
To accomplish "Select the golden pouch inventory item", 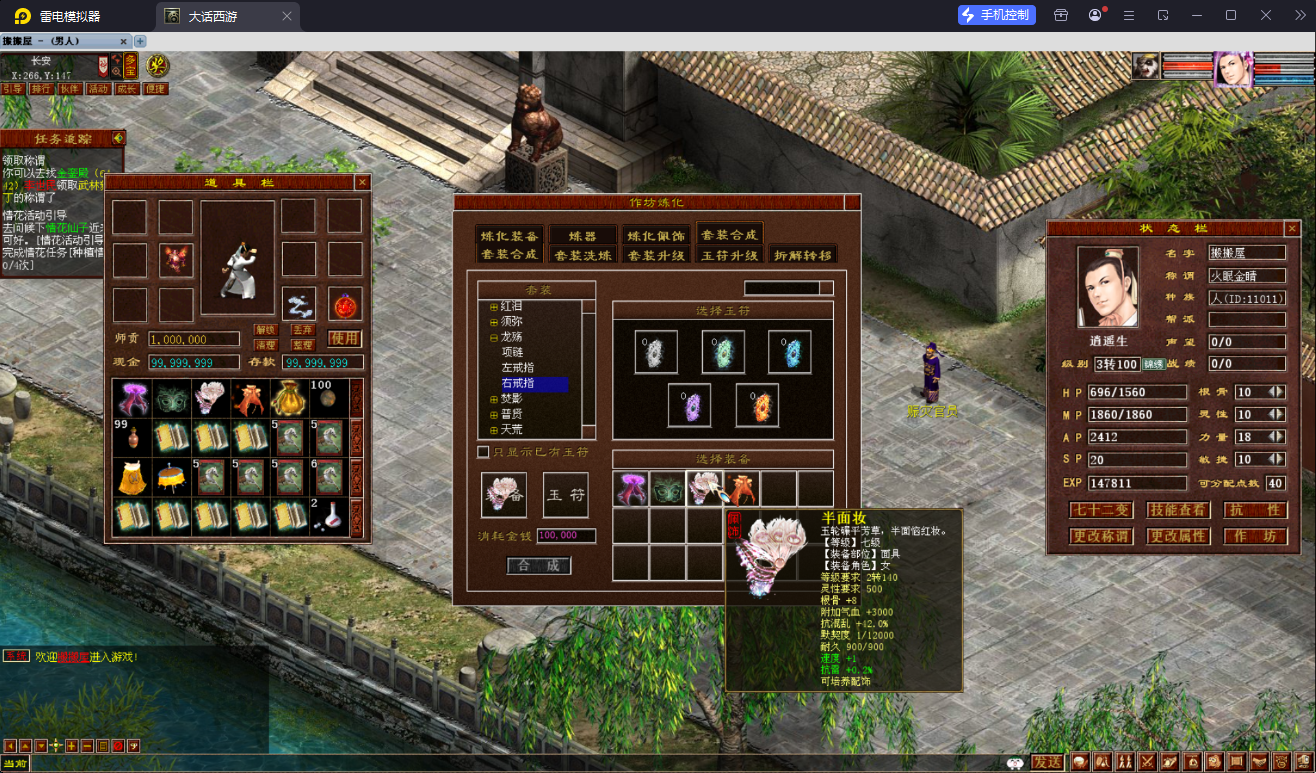I will [x=288, y=398].
